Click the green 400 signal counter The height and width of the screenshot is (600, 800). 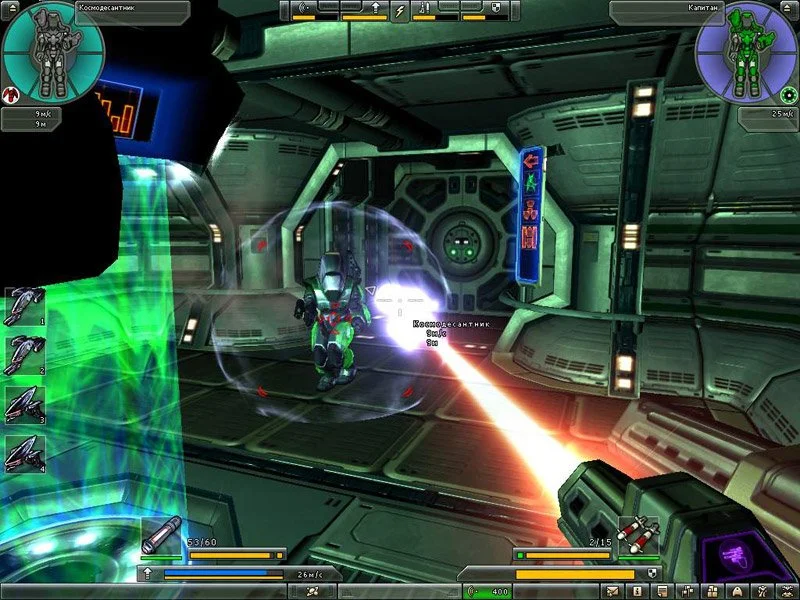[x=487, y=592]
